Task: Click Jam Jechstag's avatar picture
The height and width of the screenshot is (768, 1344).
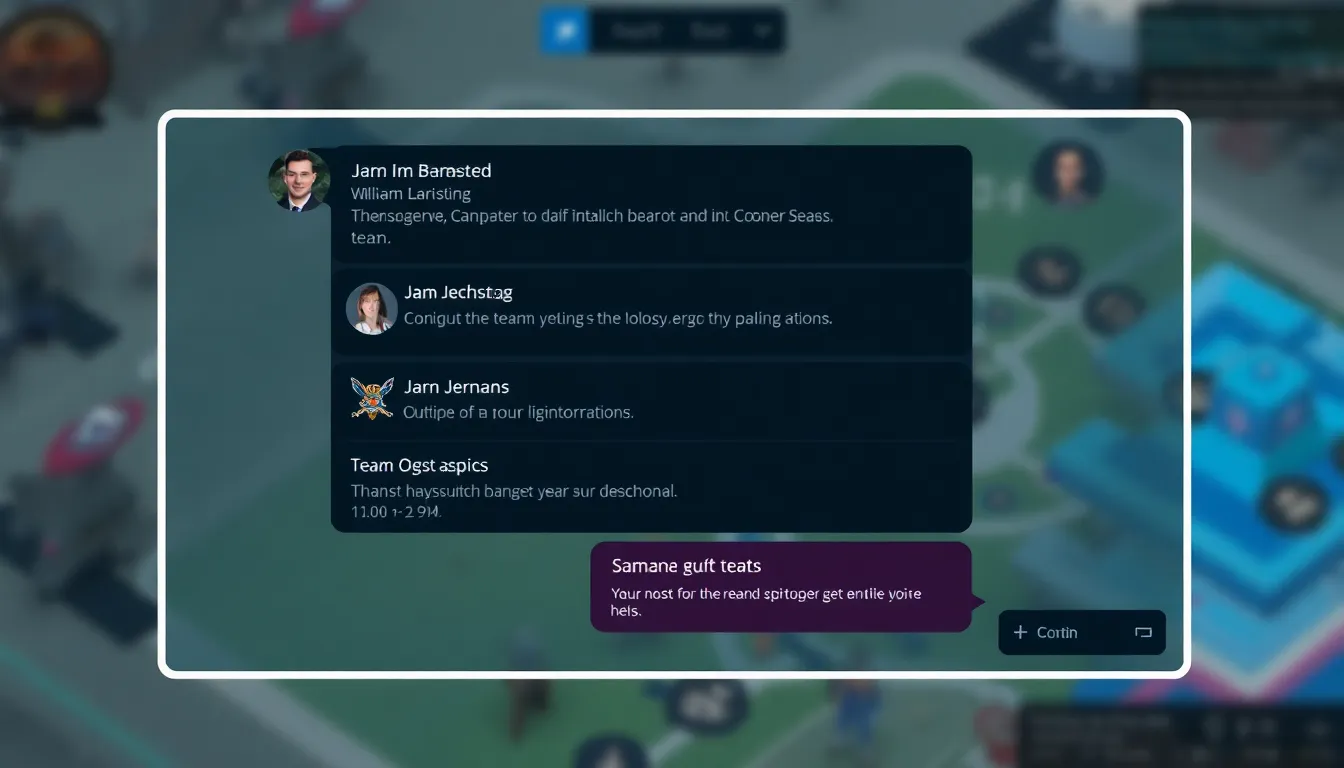Action: (371, 310)
